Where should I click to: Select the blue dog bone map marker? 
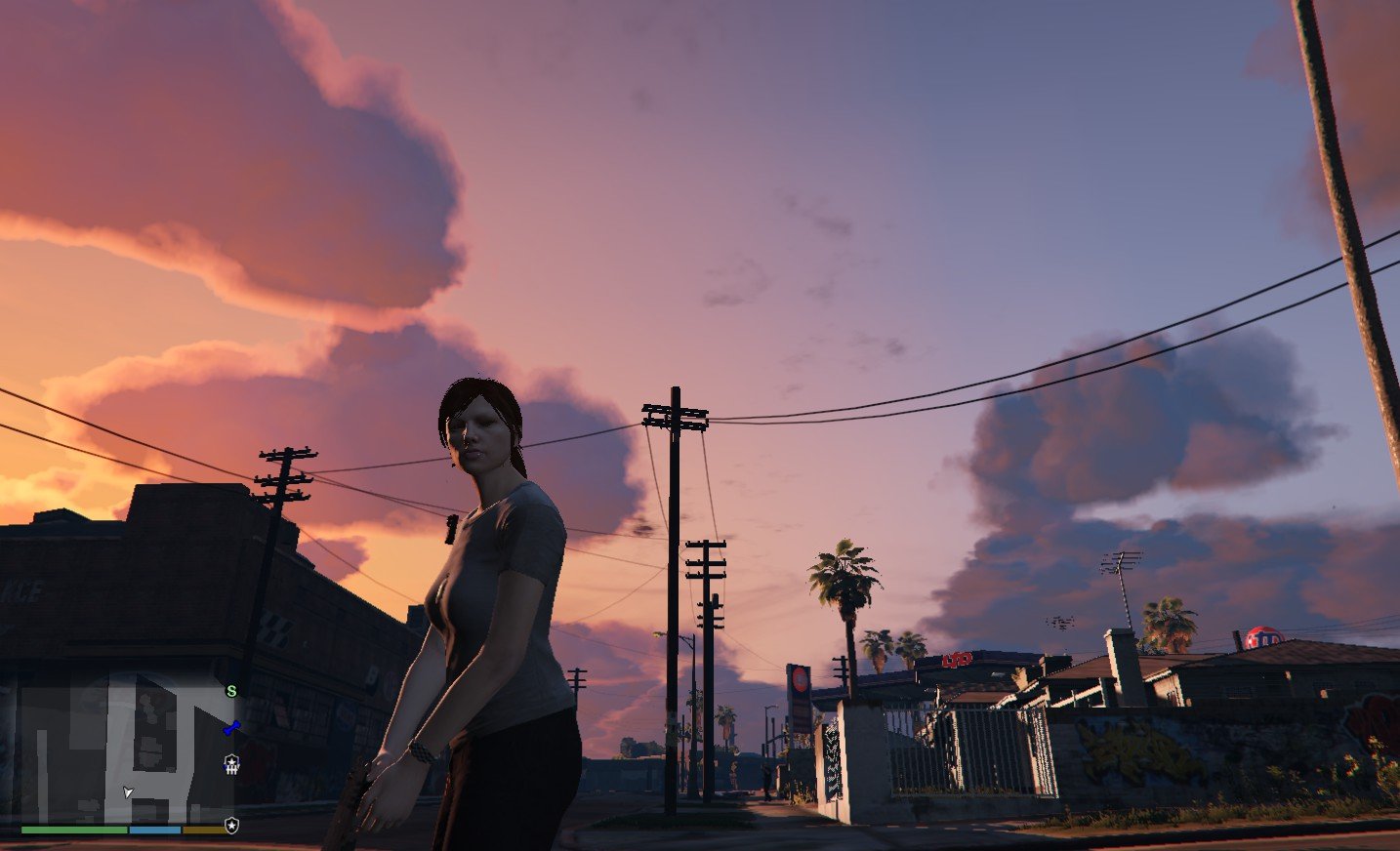[231, 727]
